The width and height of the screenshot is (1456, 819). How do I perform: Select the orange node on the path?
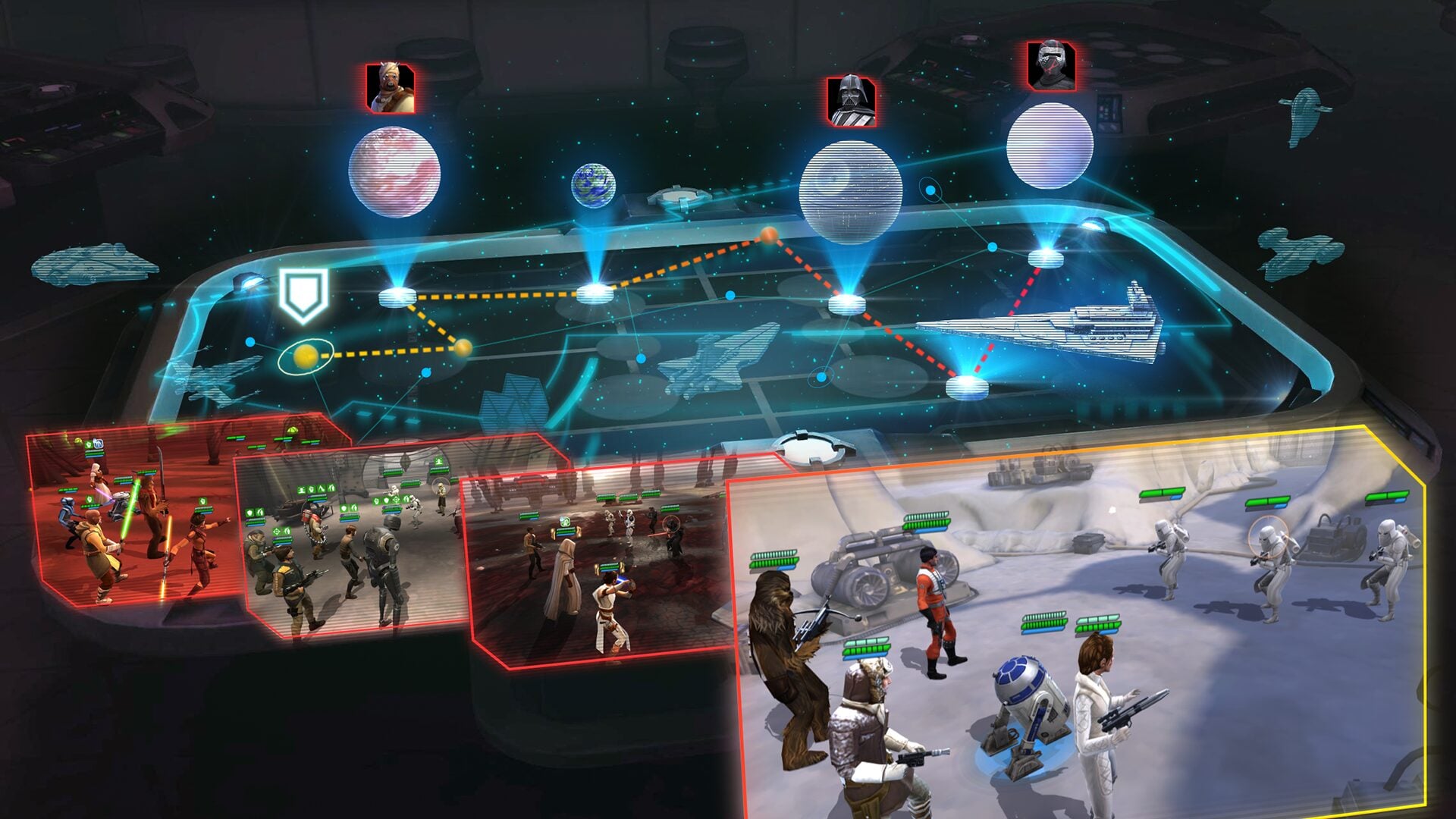click(768, 235)
